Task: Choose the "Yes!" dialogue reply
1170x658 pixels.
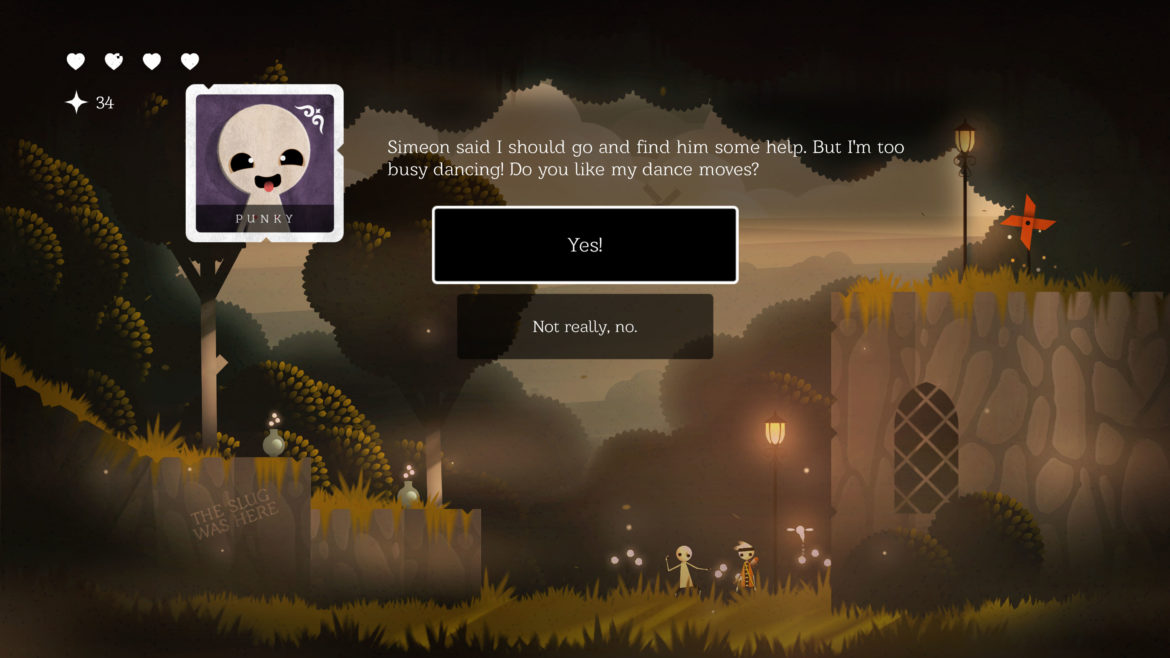Action: coord(585,245)
